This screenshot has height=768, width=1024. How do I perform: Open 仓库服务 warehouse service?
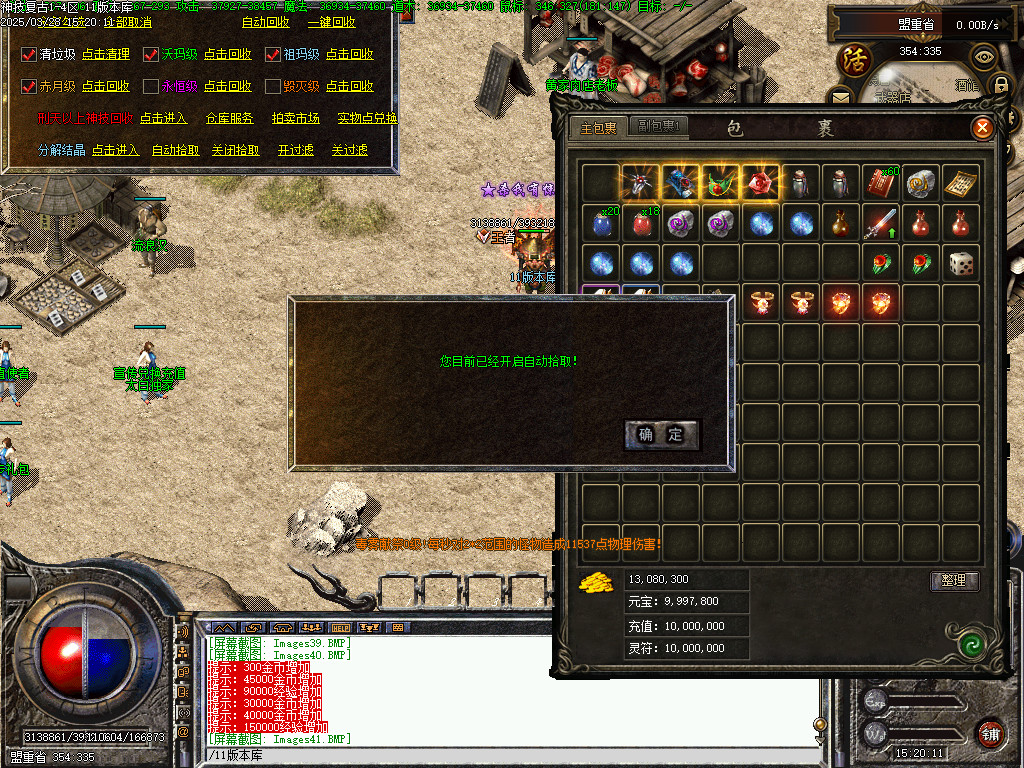[x=230, y=118]
